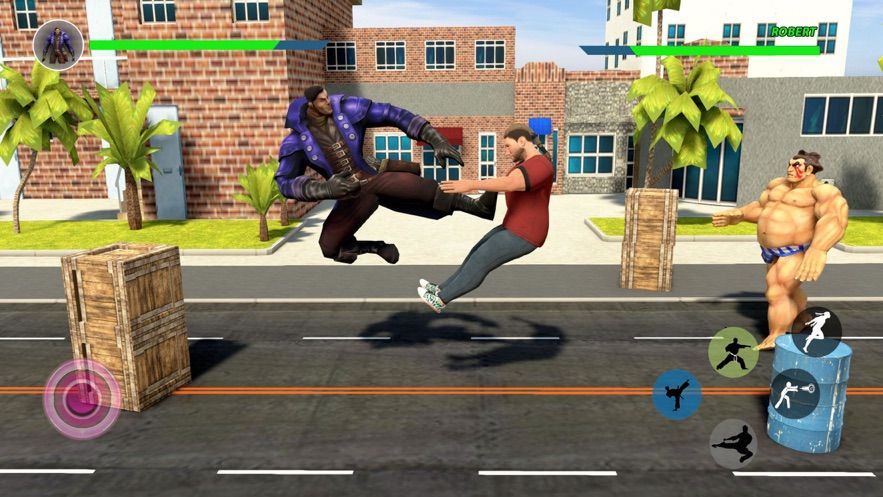
Task: Click the pink virtual joystick
Action: coord(82,399)
